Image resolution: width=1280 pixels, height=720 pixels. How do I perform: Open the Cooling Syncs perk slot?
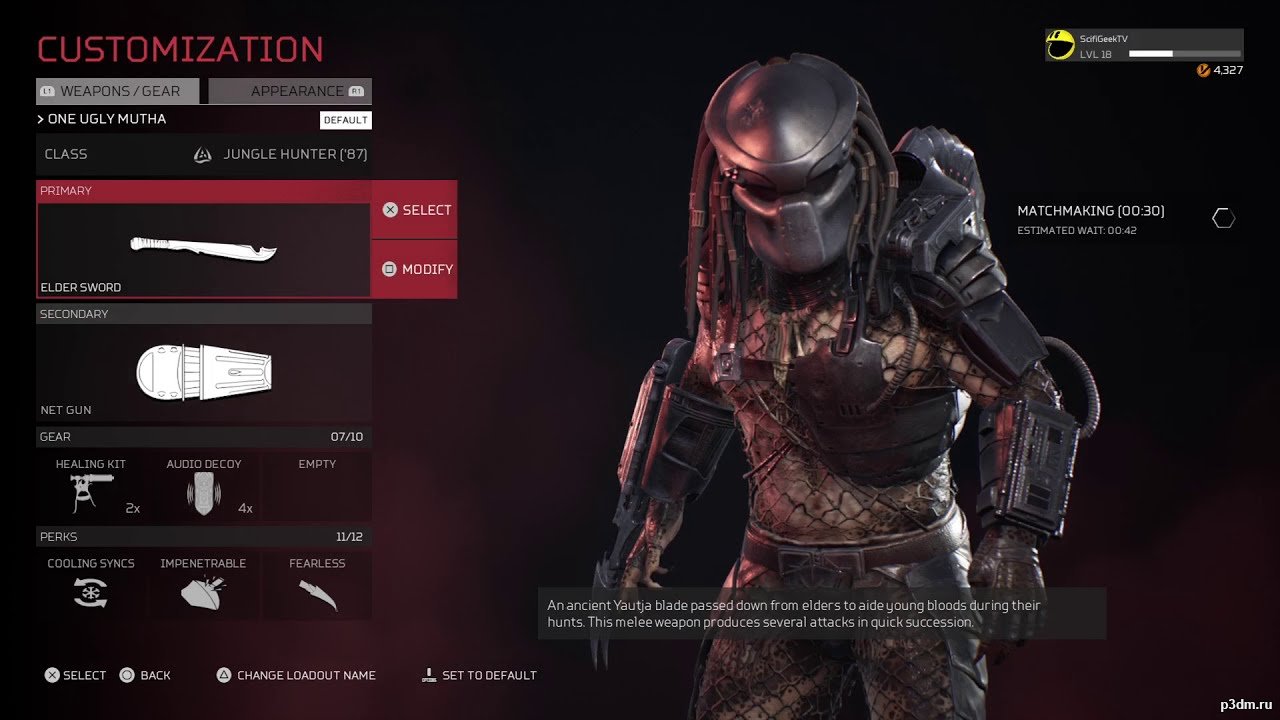click(91, 585)
